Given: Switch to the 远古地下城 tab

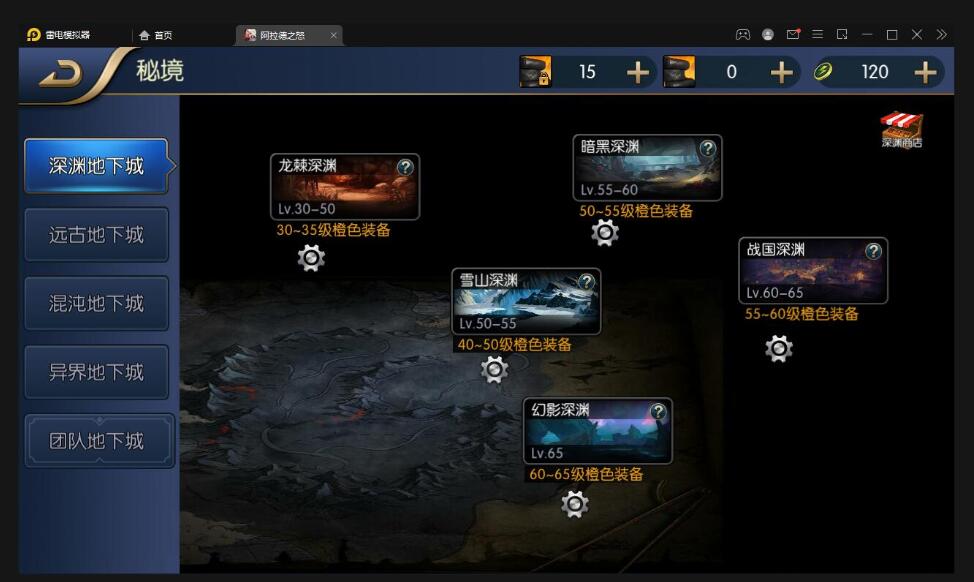Looking at the screenshot, I should 96,235.
